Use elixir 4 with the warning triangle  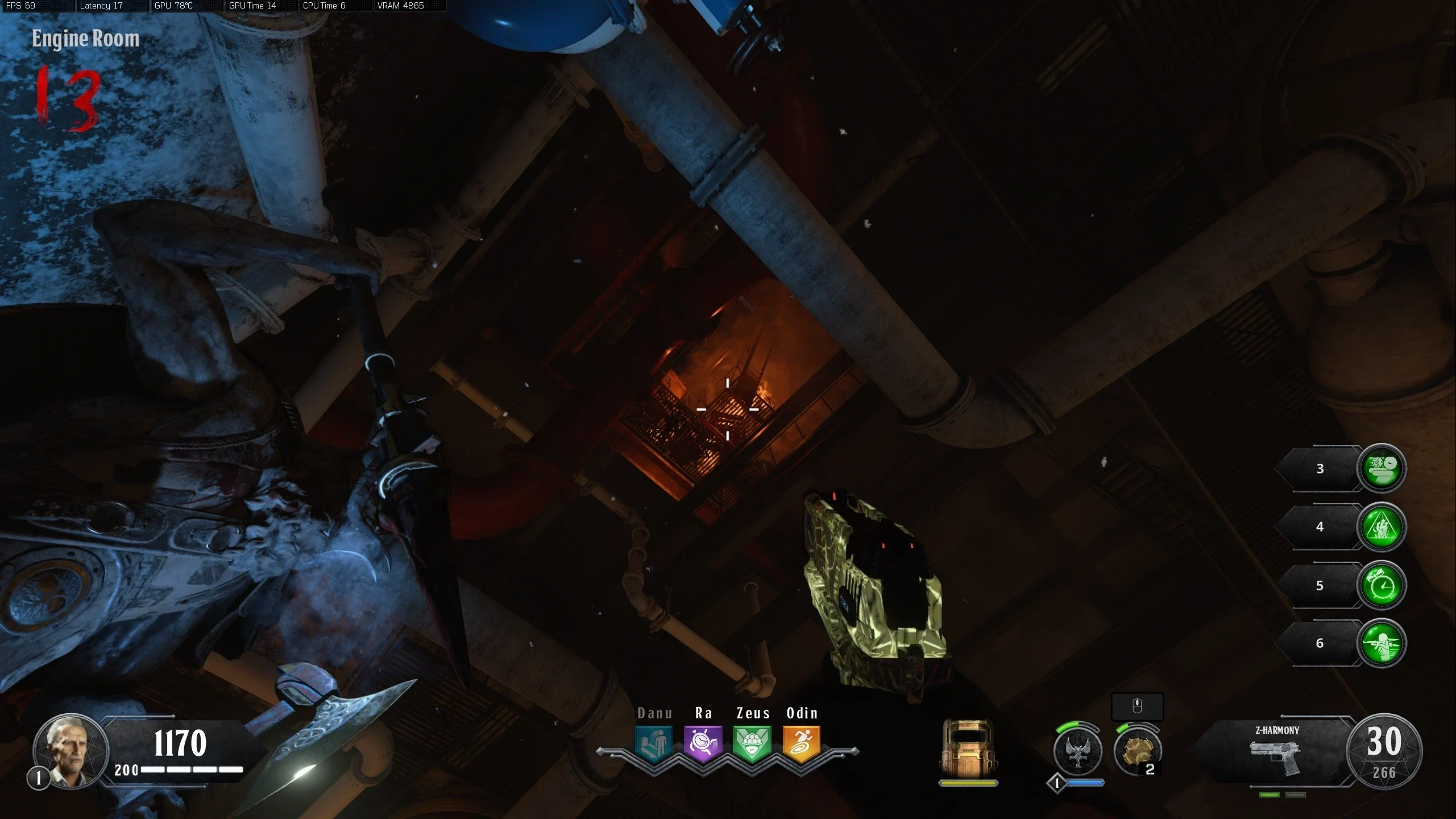coord(1381,527)
